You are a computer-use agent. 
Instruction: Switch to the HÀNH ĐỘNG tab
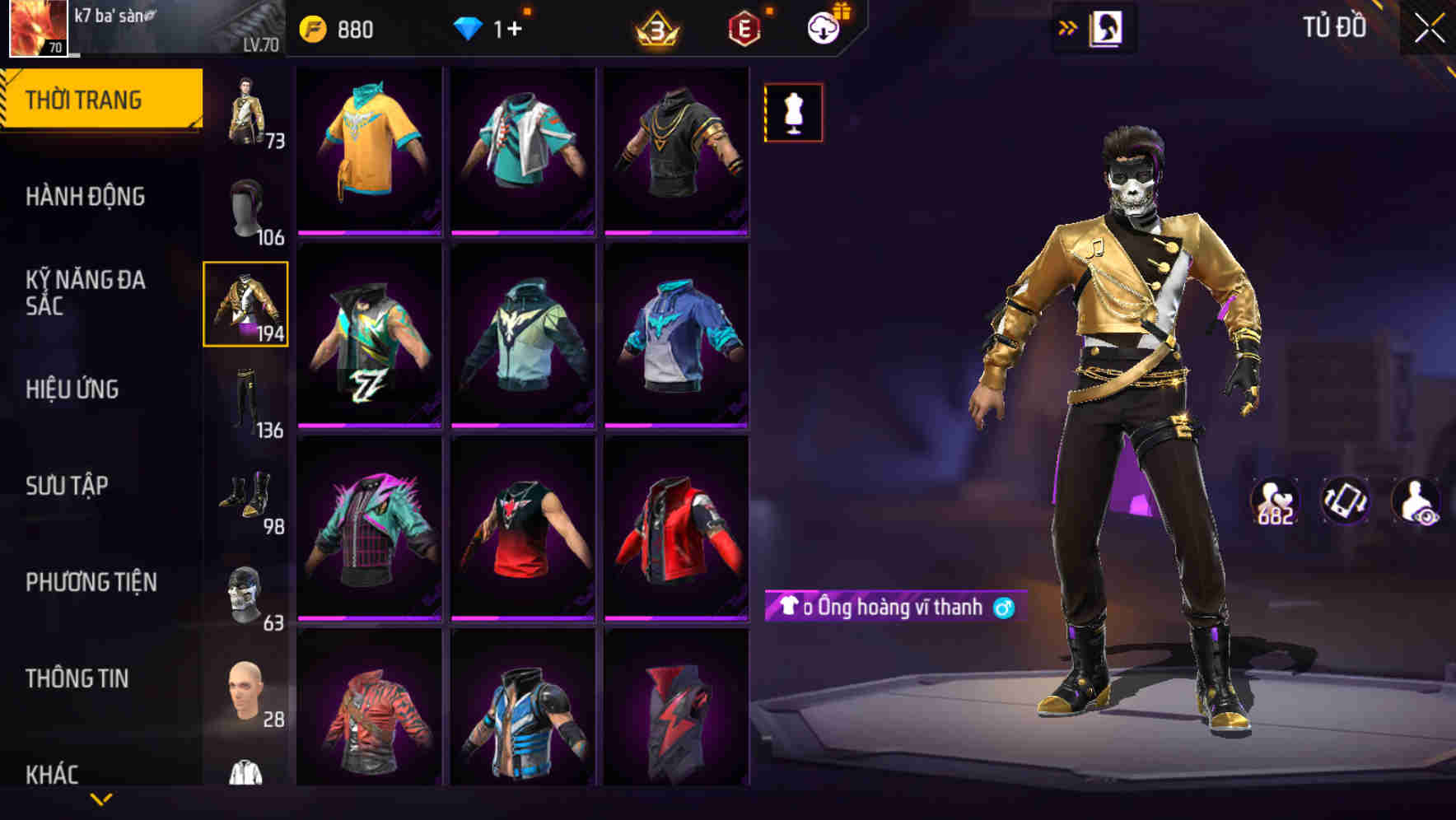[x=86, y=197]
